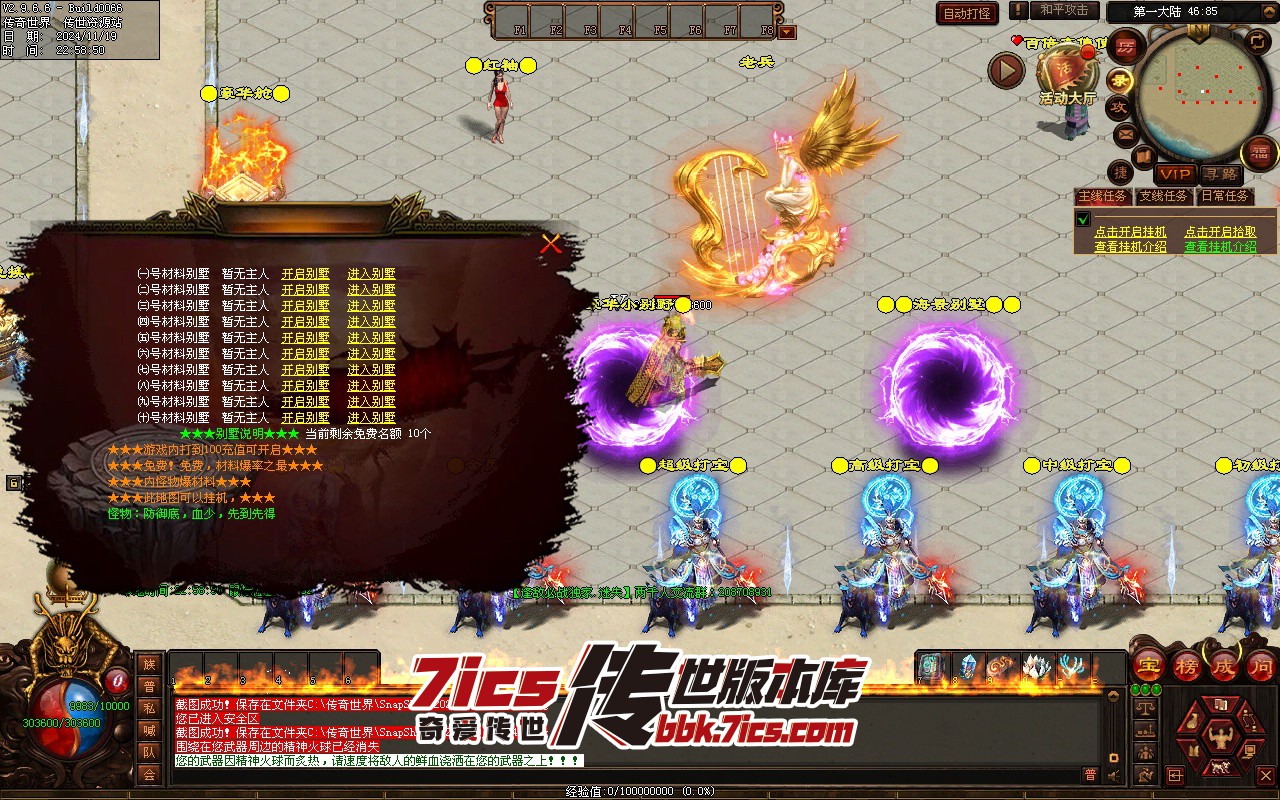The image size is (1280, 800).
Task: Click 进入别墅 for villa number 五
Action: click(371, 338)
